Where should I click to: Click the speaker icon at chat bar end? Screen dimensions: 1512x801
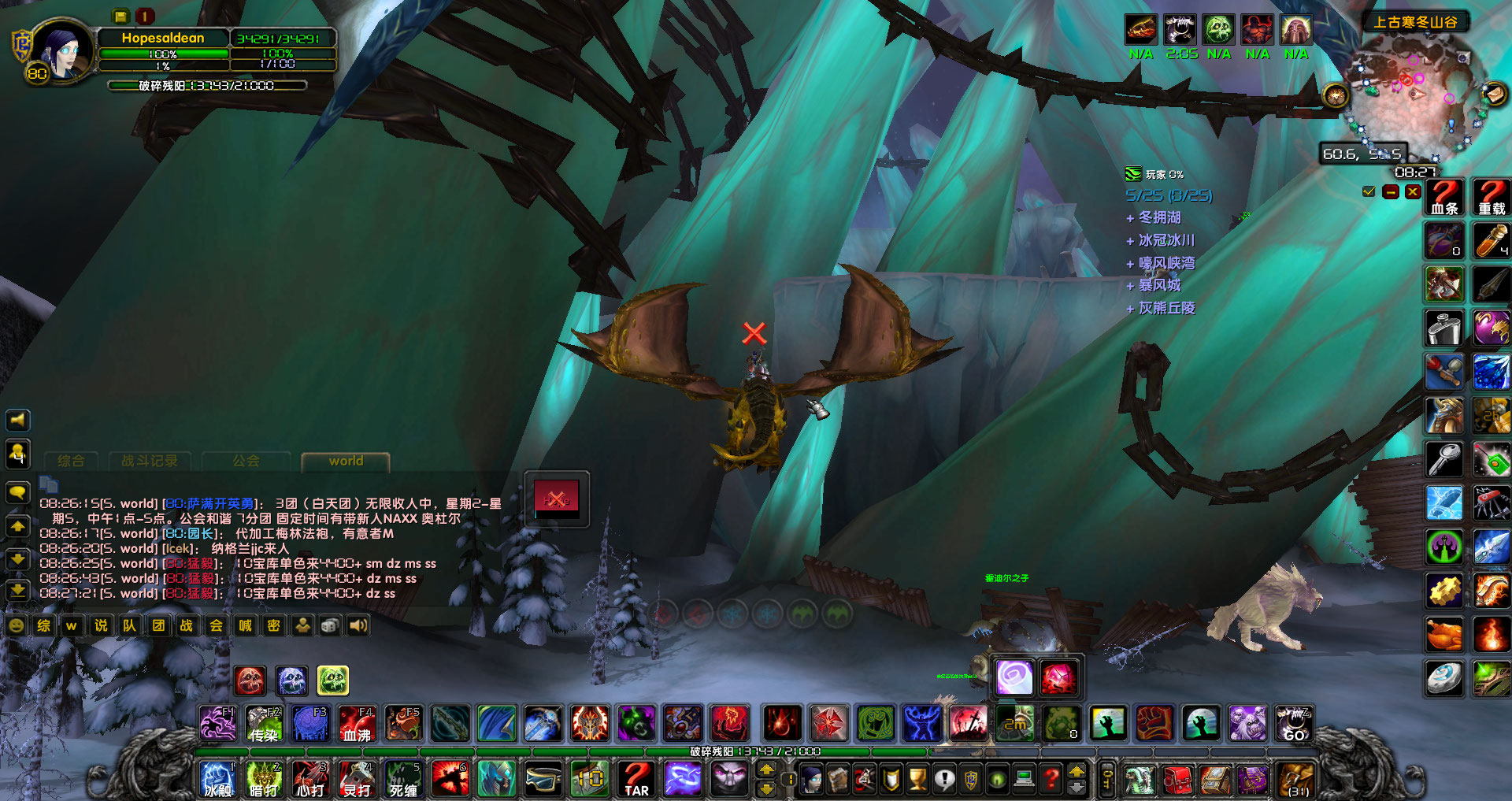pos(359,625)
